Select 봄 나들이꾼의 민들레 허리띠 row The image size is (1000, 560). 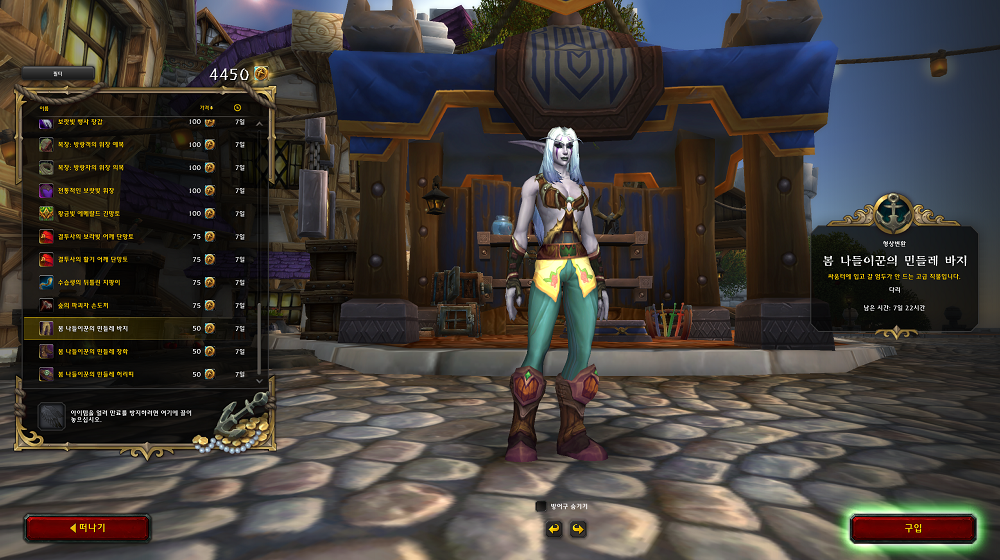[140, 374]
